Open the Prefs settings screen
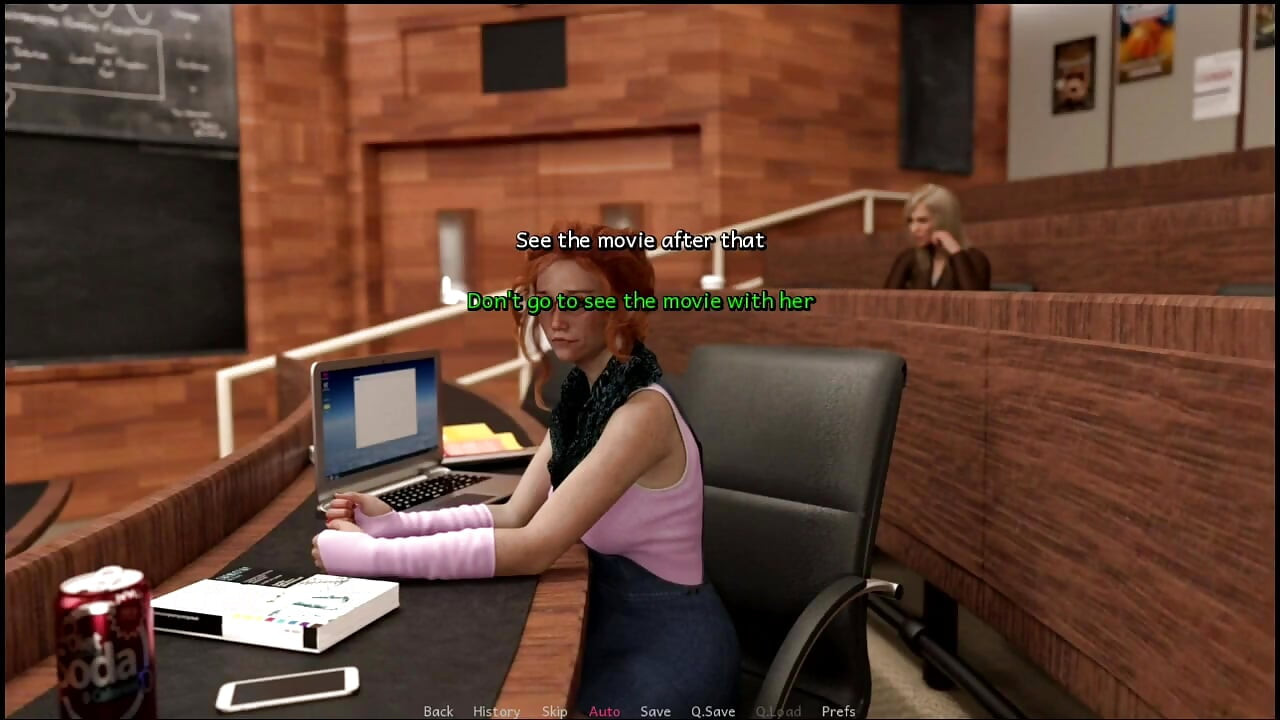This screenshot has width=1280, height=720. pos(839,711)
